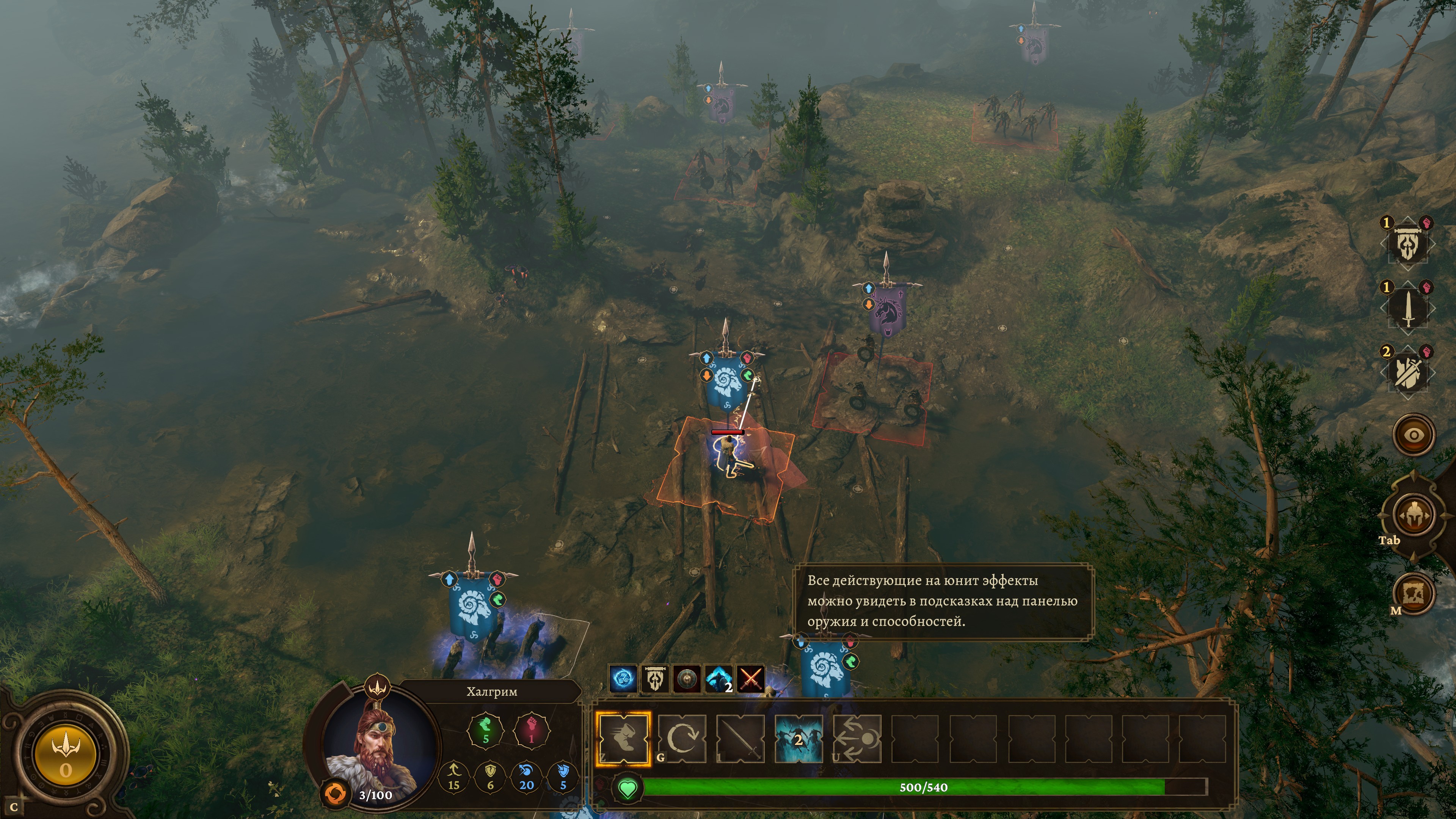Inspect the crossed swords status effect icon

coord(751,679)
